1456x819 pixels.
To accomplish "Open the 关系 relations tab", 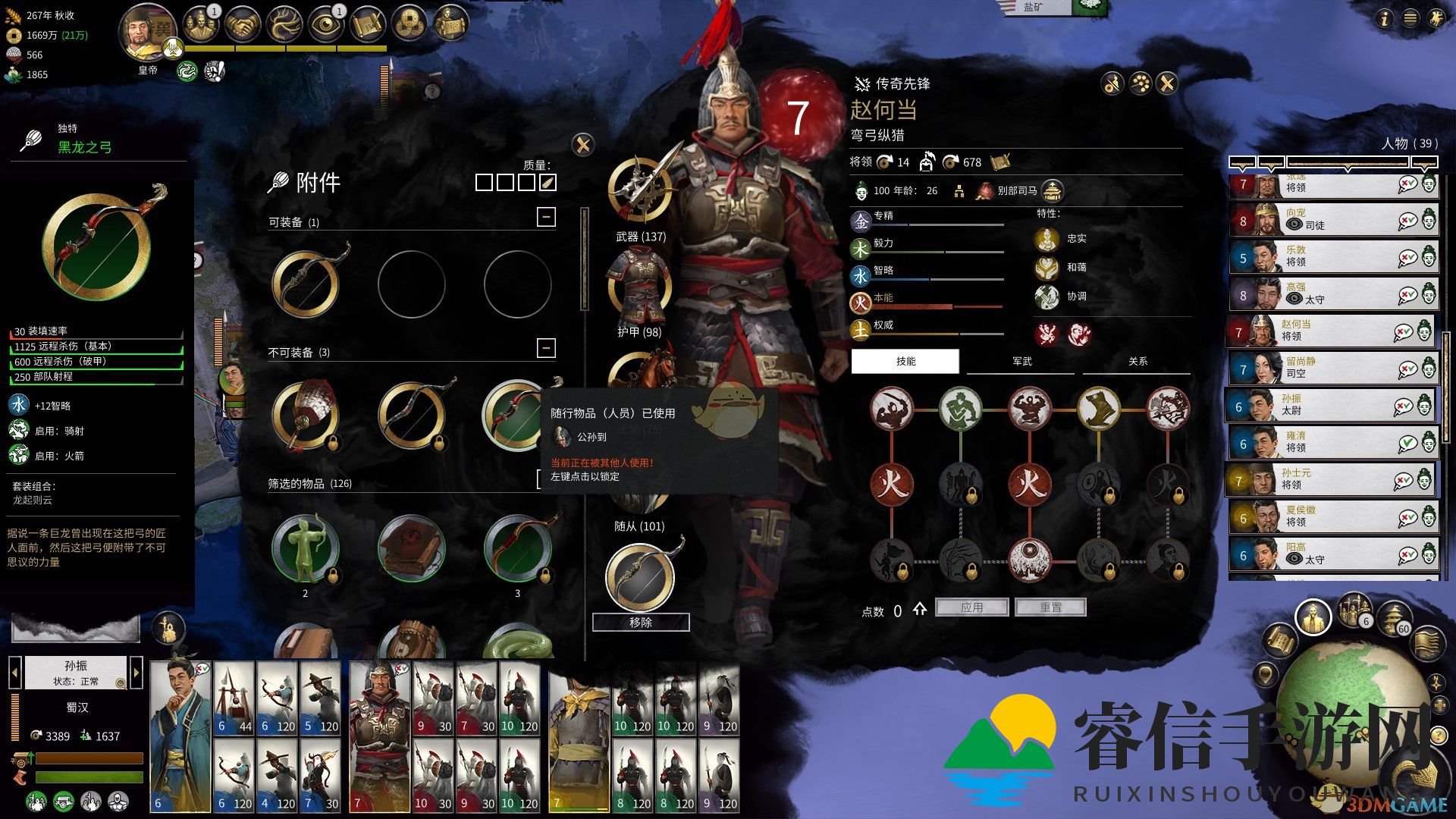I will [1137, 362].
